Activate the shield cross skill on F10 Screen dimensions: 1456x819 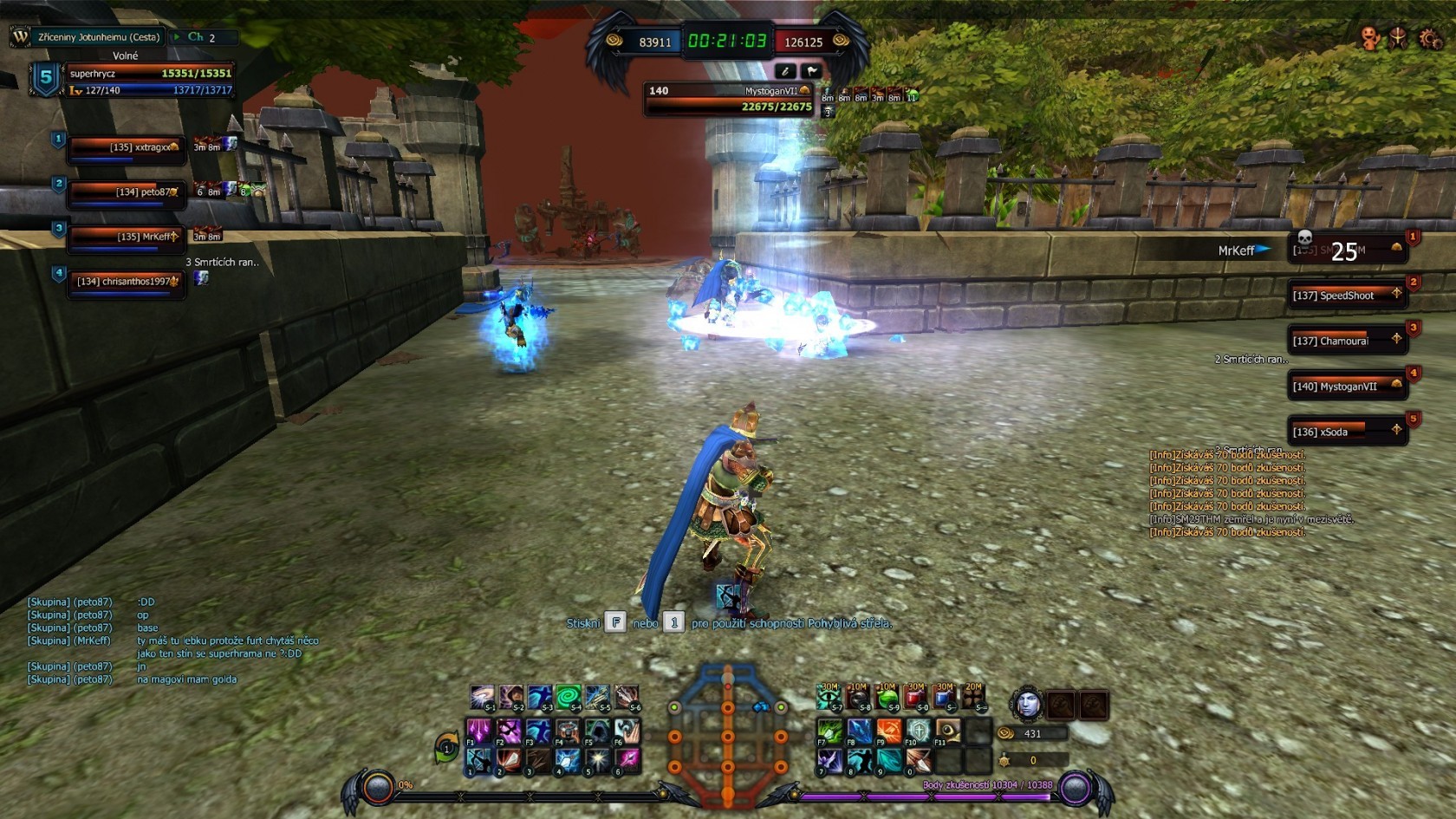918,731
